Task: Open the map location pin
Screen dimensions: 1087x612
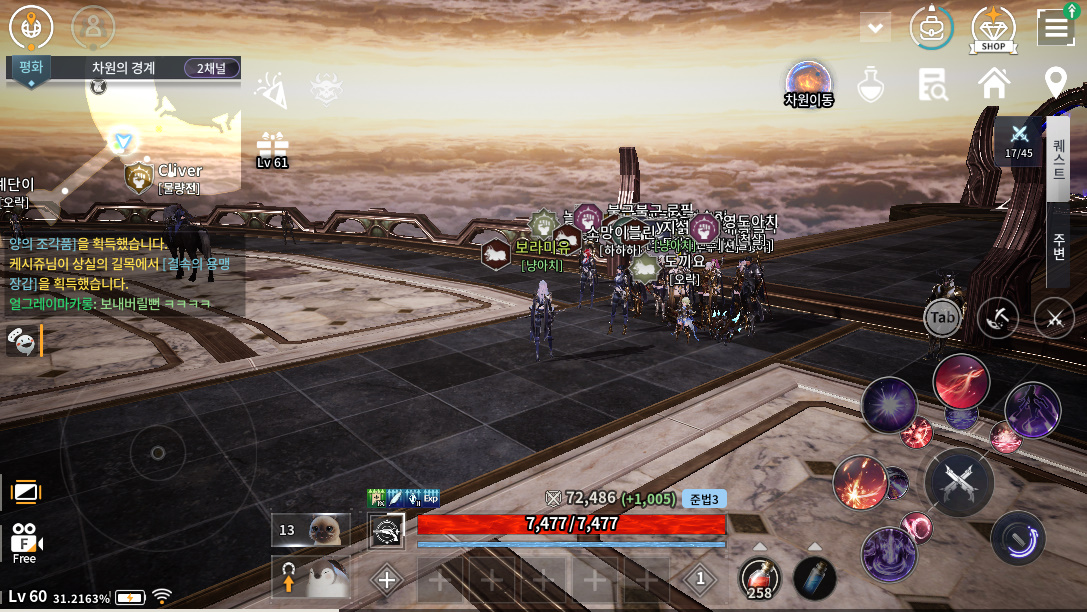Action: click(1055, 84)
